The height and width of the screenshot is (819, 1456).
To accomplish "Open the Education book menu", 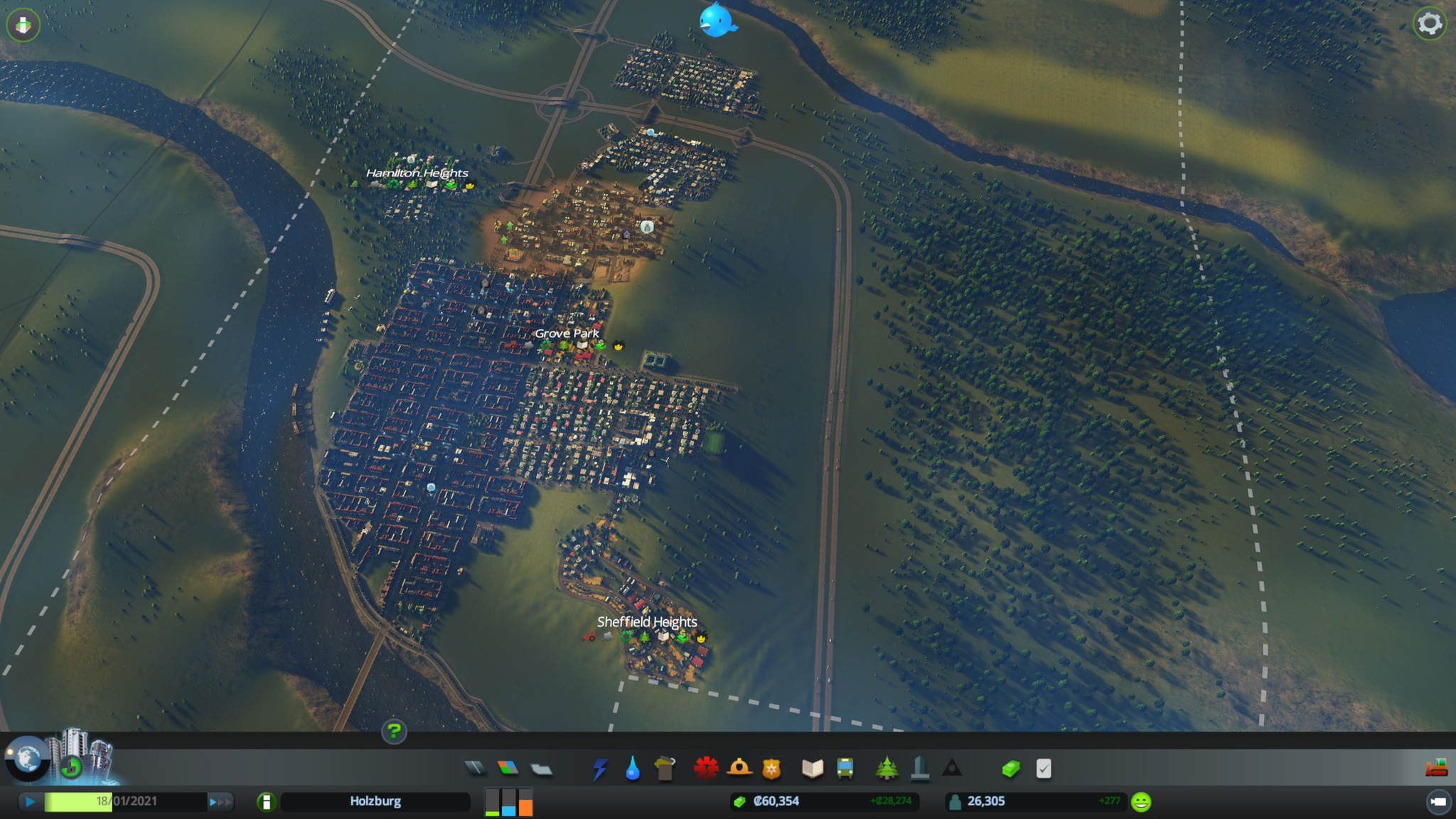I will [x=813, y=769].
